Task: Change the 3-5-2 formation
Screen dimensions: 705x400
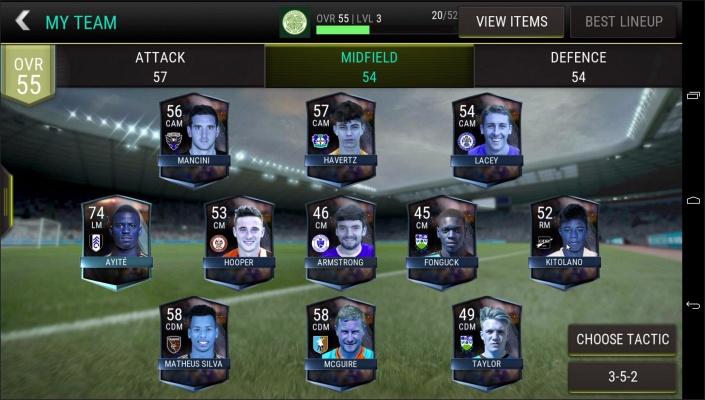Action: click(621, 378)
